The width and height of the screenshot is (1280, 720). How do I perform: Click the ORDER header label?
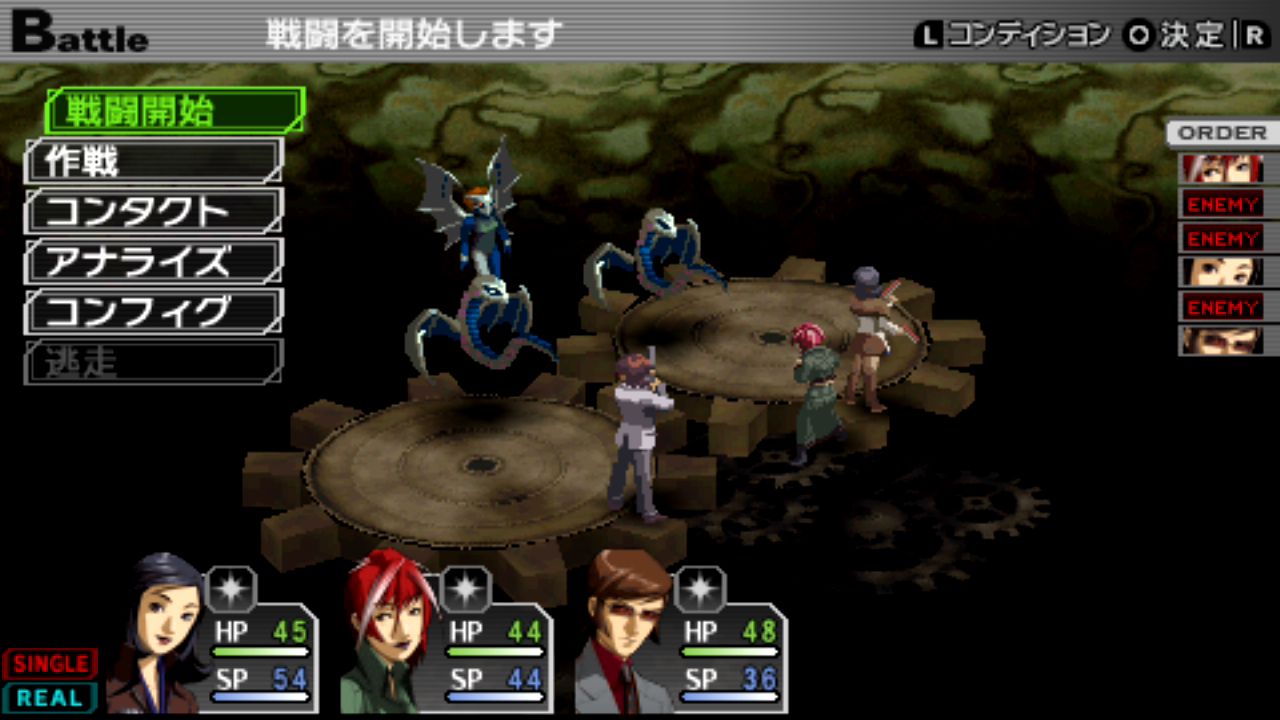point(1221,133)
